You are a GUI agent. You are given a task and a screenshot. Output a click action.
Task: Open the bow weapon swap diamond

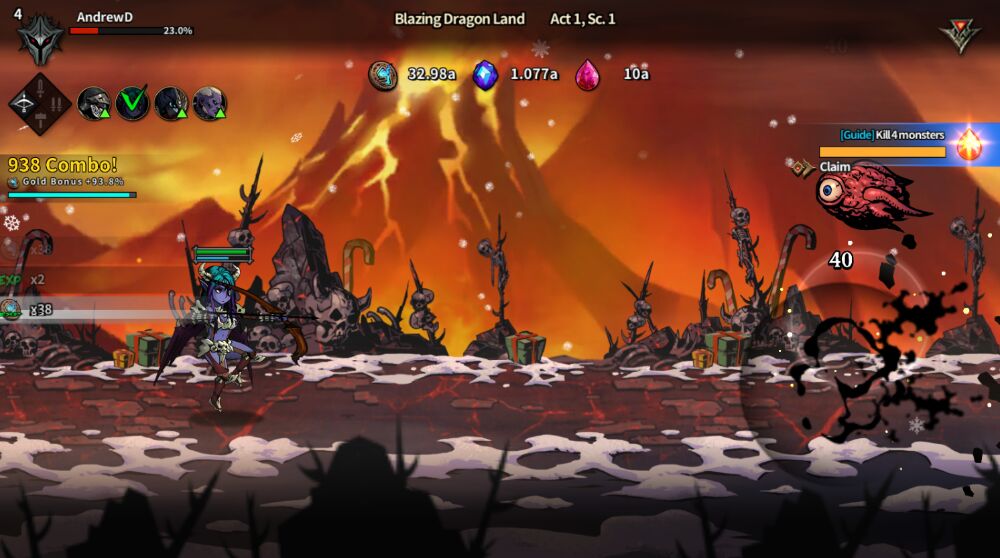tap(40, 103)
